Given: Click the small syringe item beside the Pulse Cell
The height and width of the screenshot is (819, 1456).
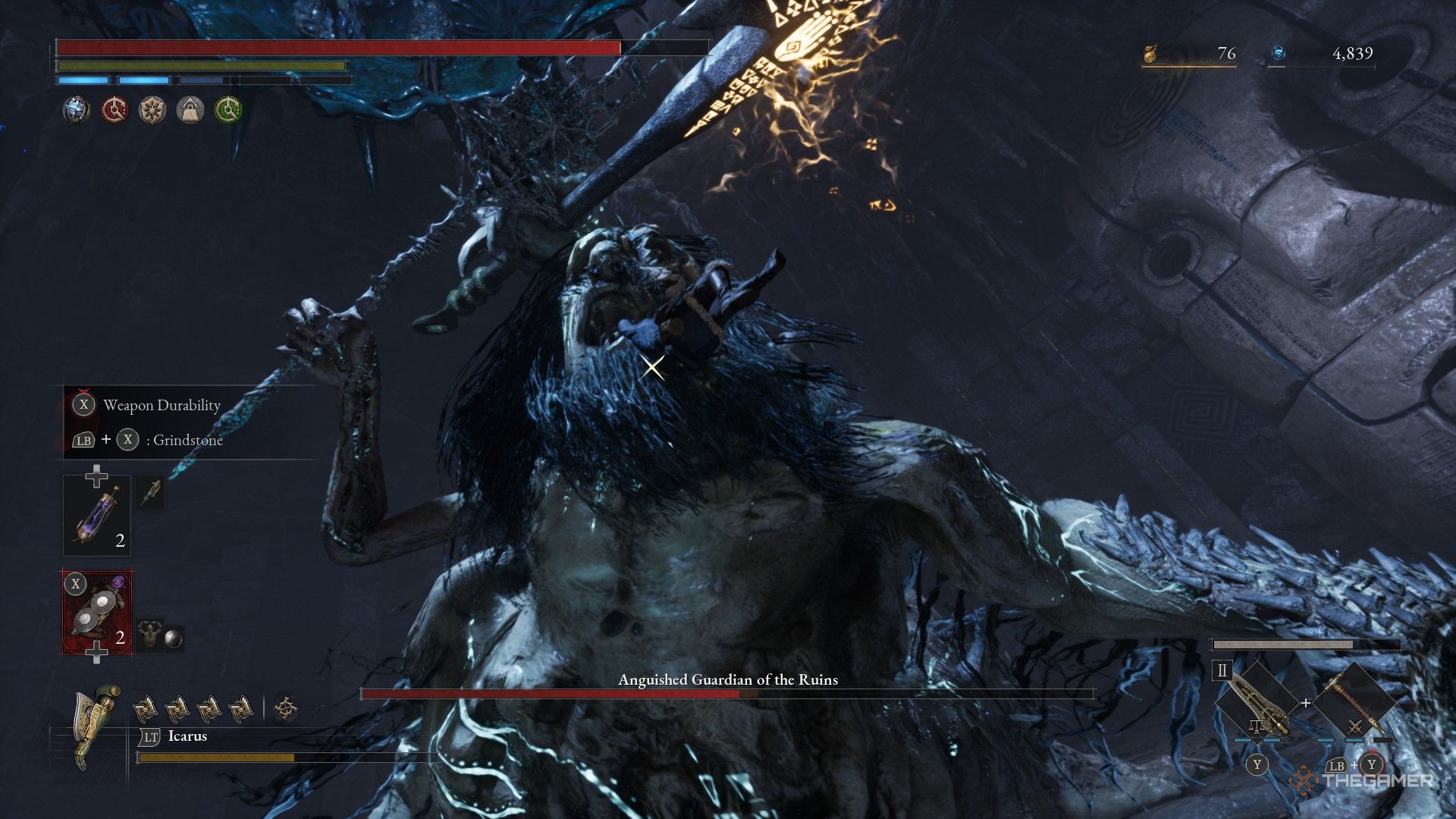Looking at the screenshot, I should pos(151,492).
